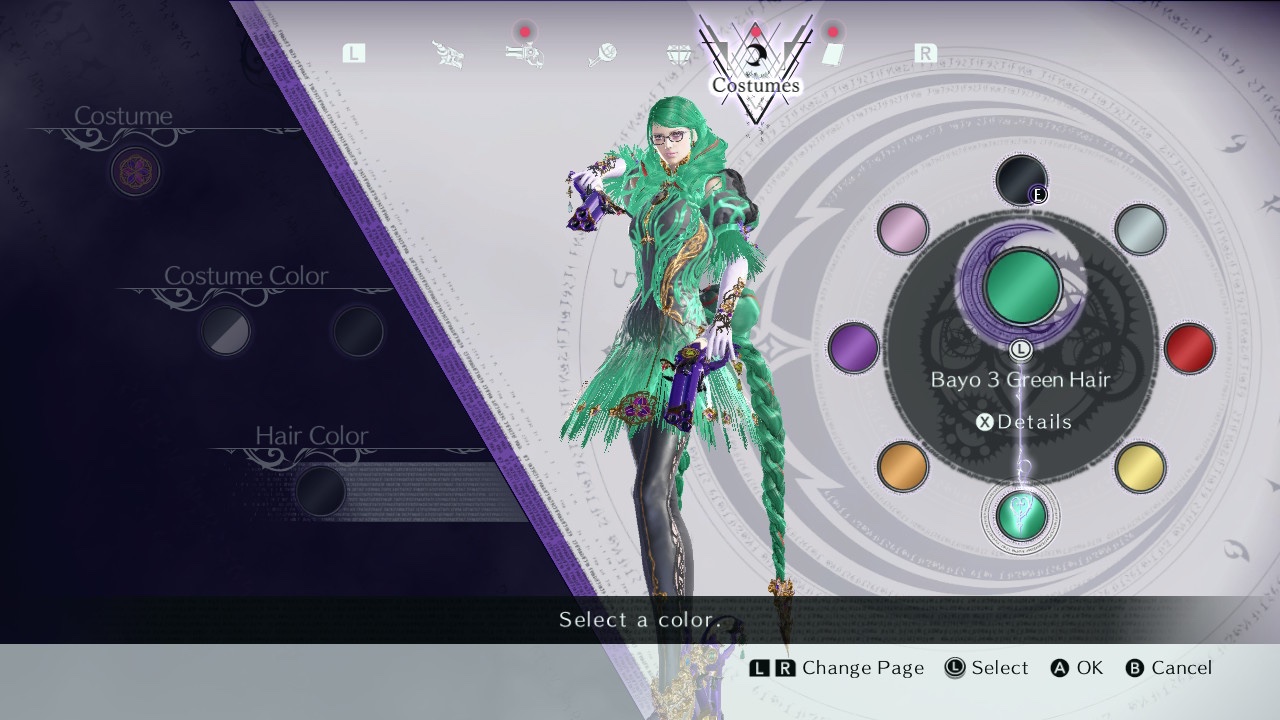Switch to the dragon head tab
The width and height of the screenshot is (1280, 720).
point(448,55)
